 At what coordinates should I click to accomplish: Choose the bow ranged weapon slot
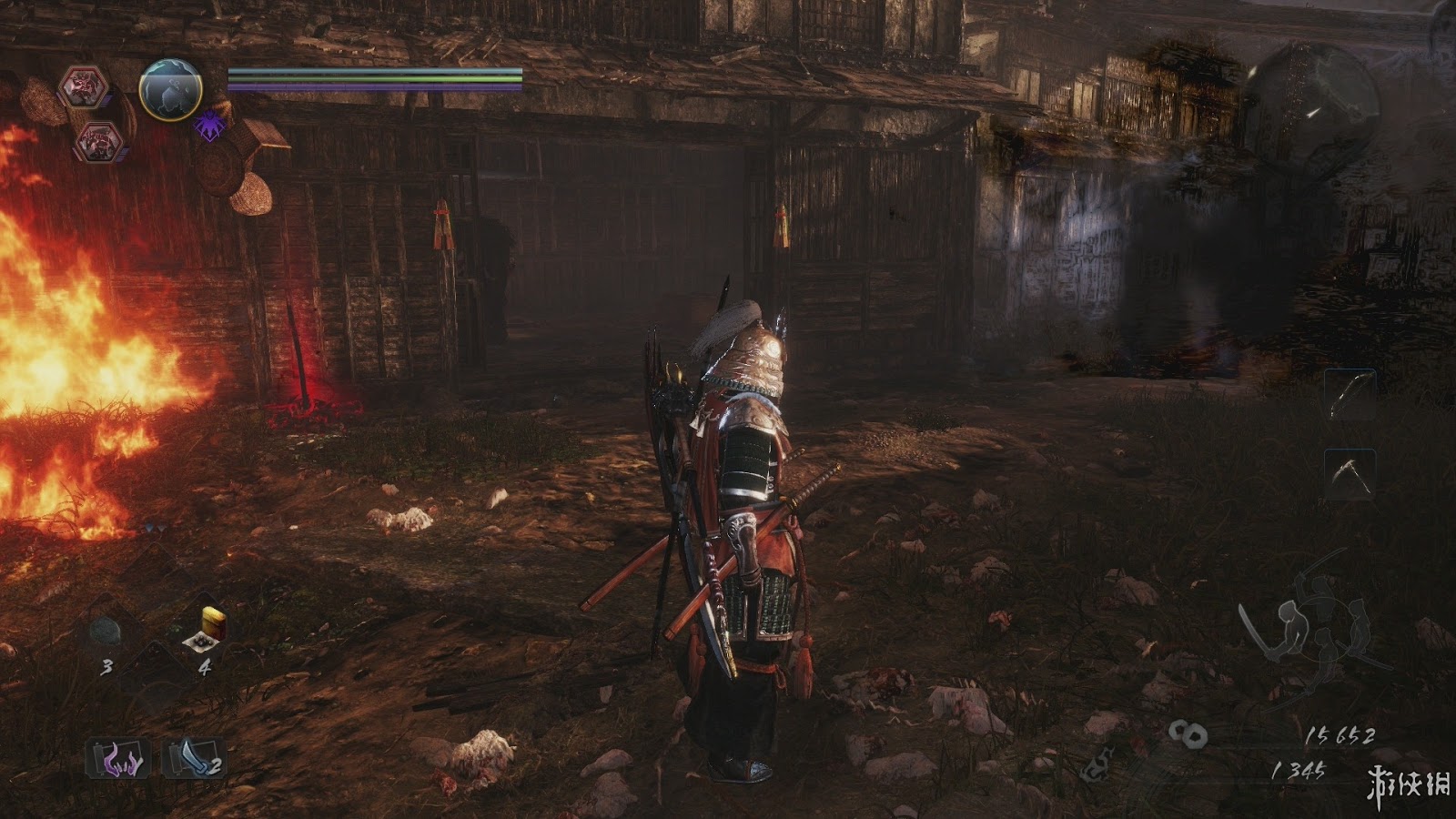[1349, 394]
